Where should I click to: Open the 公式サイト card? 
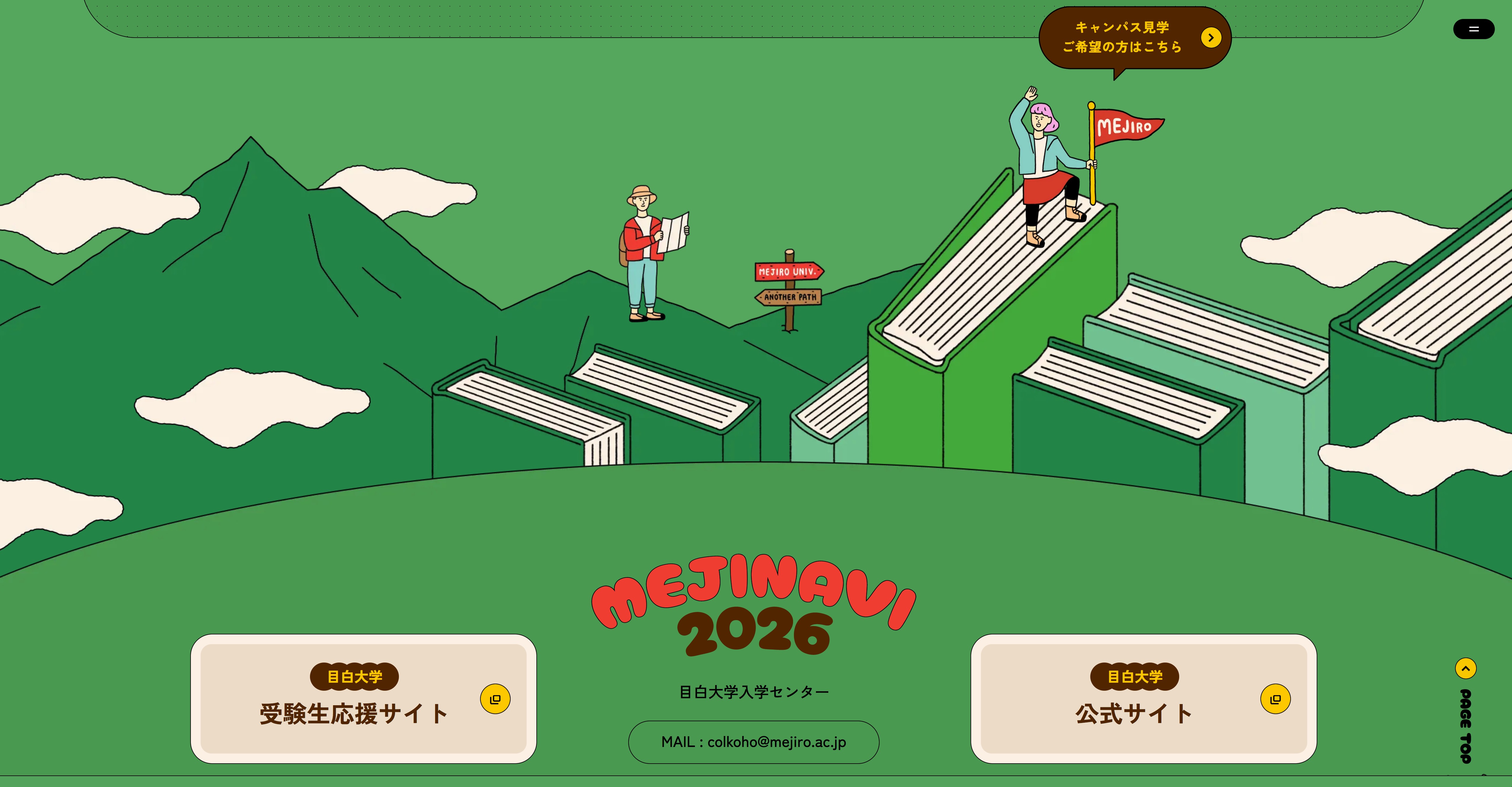[x=1143, y=698]
